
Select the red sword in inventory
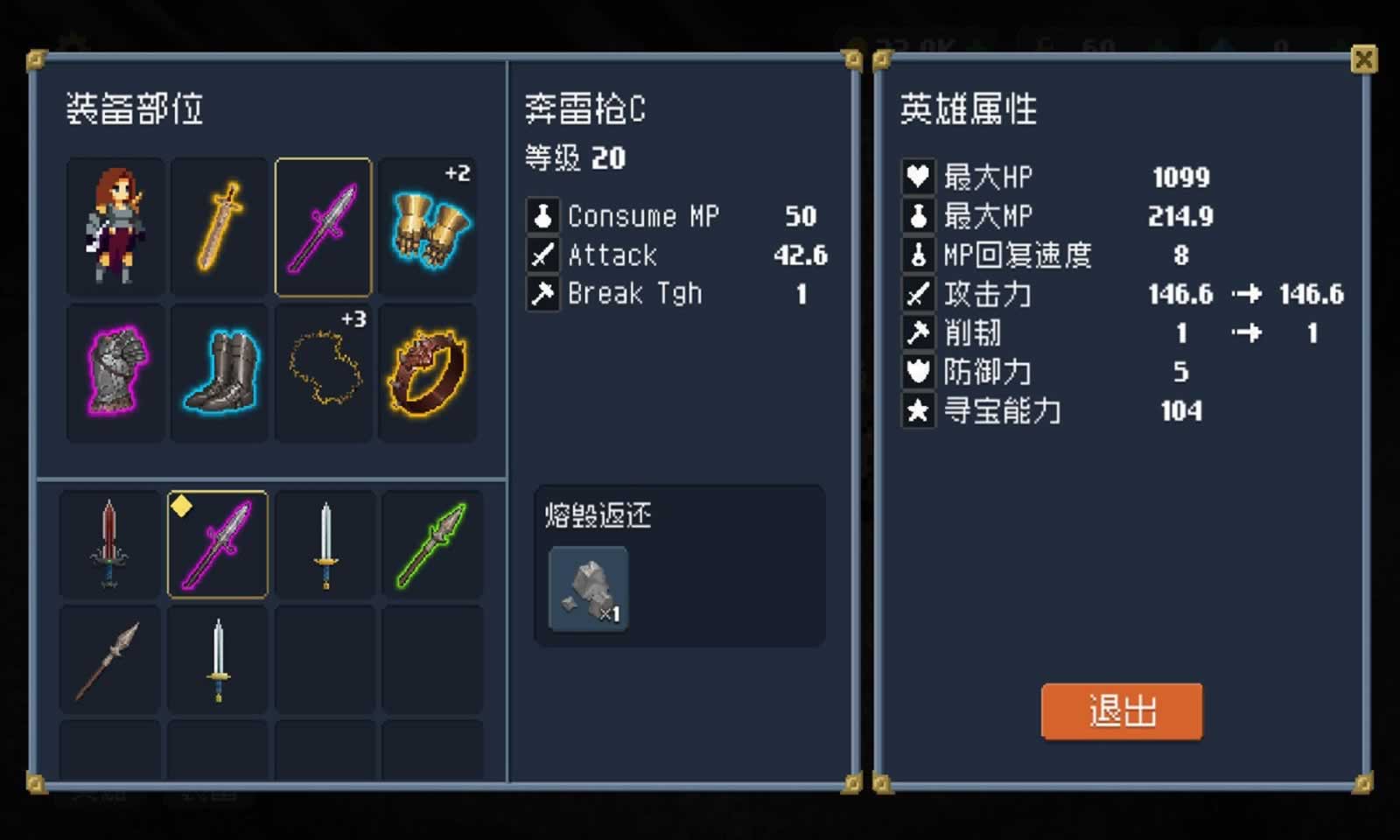click(x=108, y=544)
